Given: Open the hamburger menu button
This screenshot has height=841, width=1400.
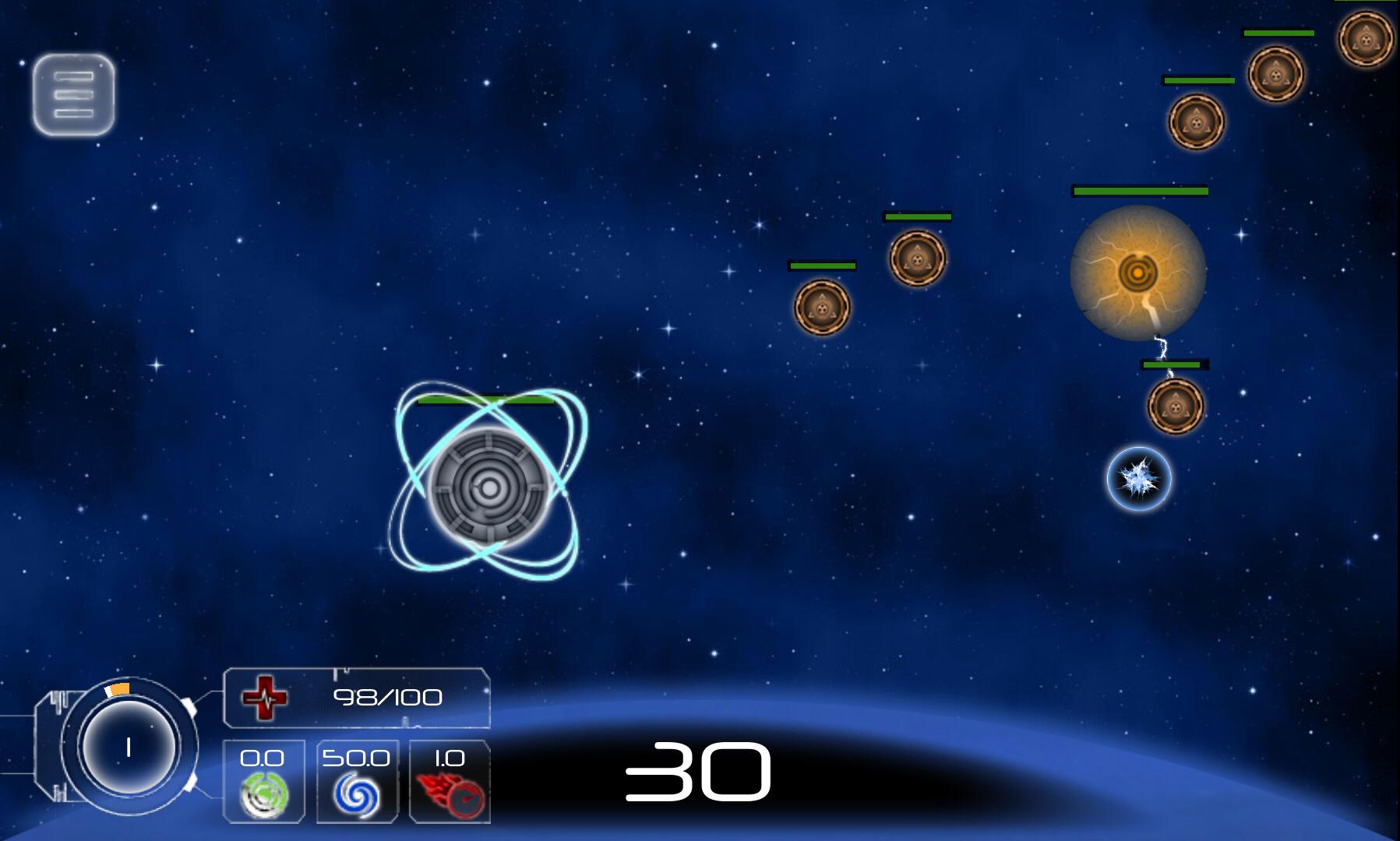Looking at the screenshot, I should tap(74, 94).
